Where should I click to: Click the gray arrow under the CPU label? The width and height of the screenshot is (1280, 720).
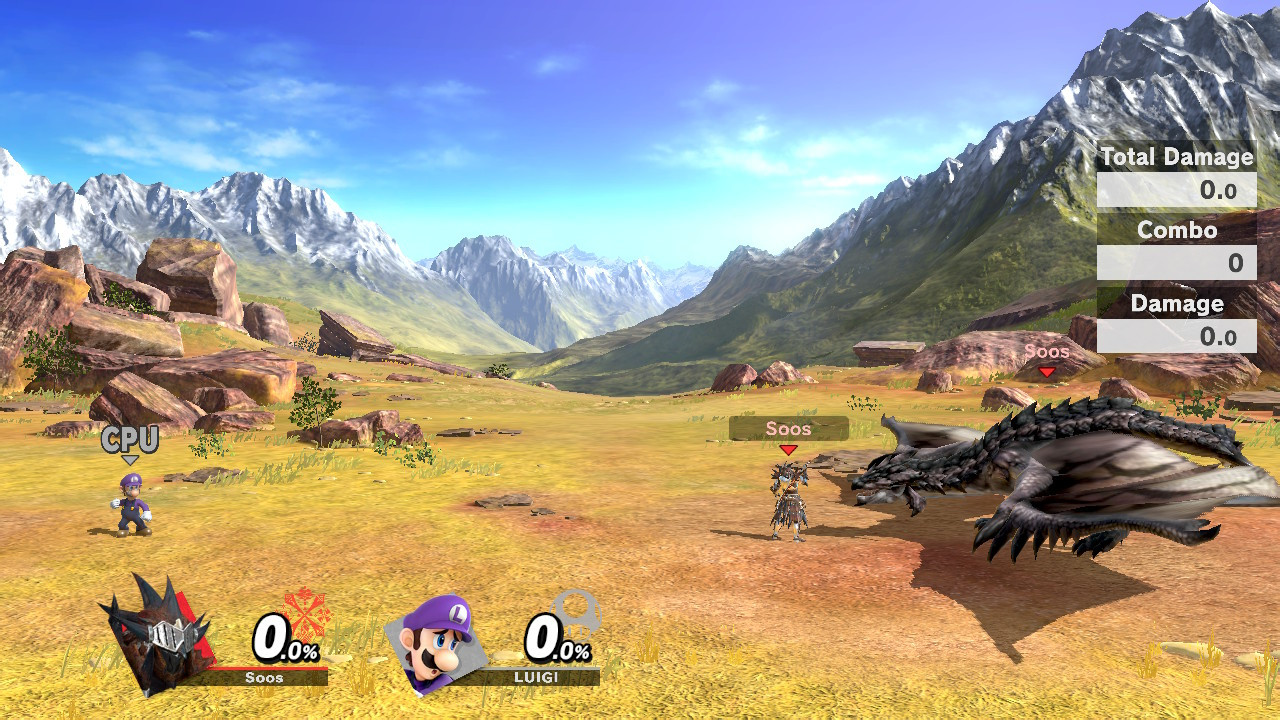coord(131,459)
